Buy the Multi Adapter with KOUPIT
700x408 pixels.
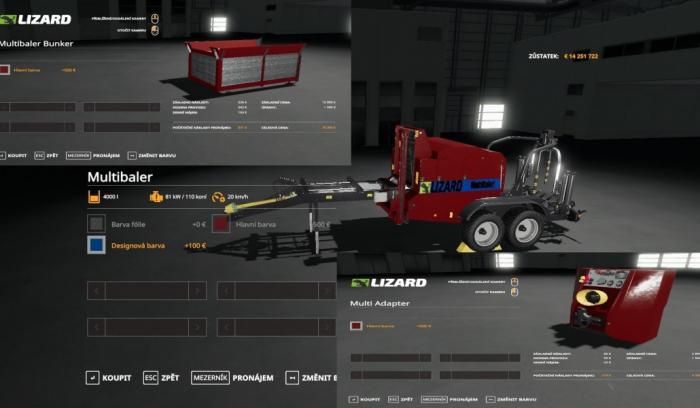point(372,398)
